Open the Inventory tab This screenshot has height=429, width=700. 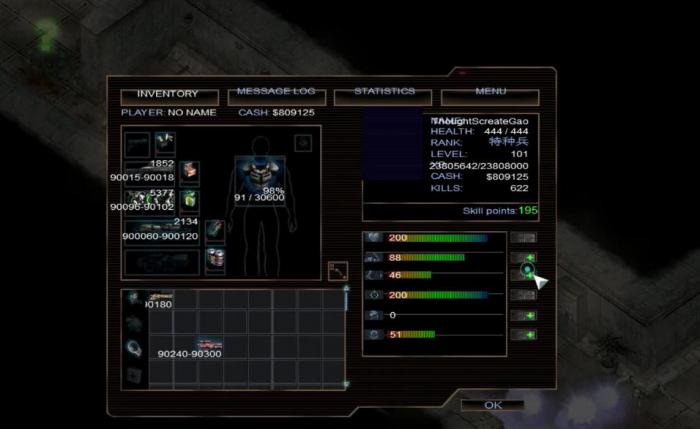[x=167, y=95]
